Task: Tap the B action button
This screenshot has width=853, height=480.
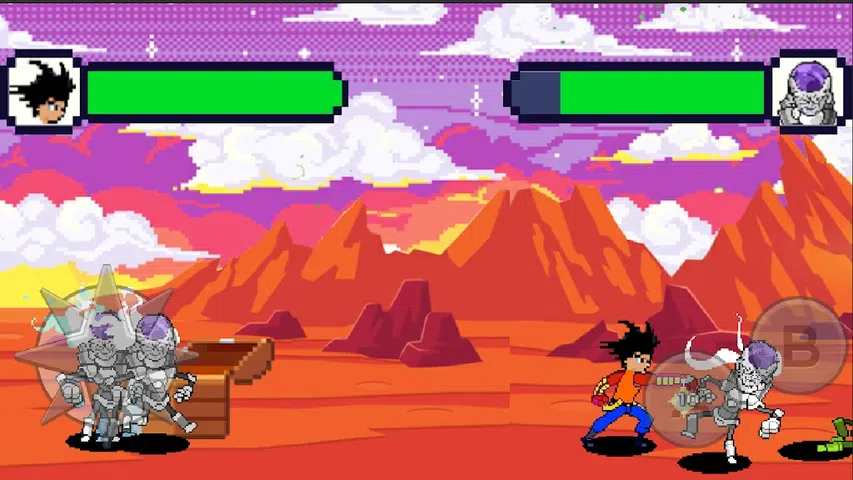Action: click(798, 347)
